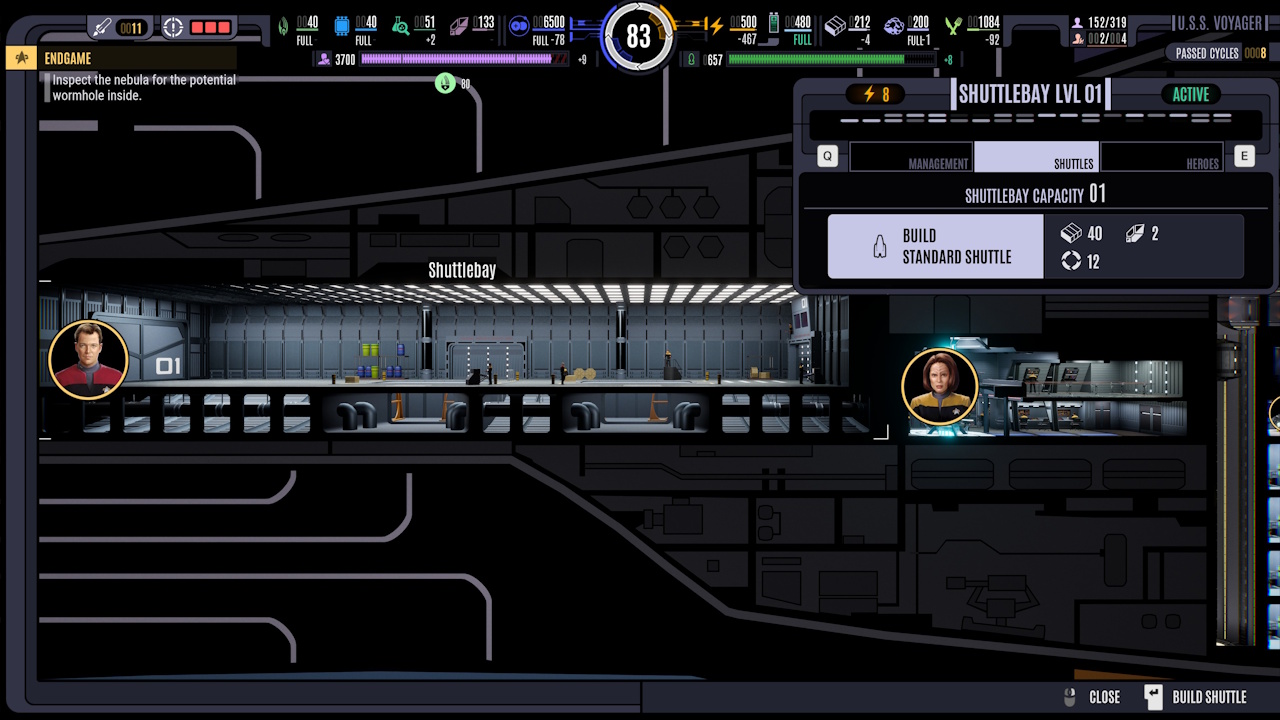Viewport: 1280px width, 720px height.
Task: Toggle the green drop marker showing 80
Action: [444, 84]
